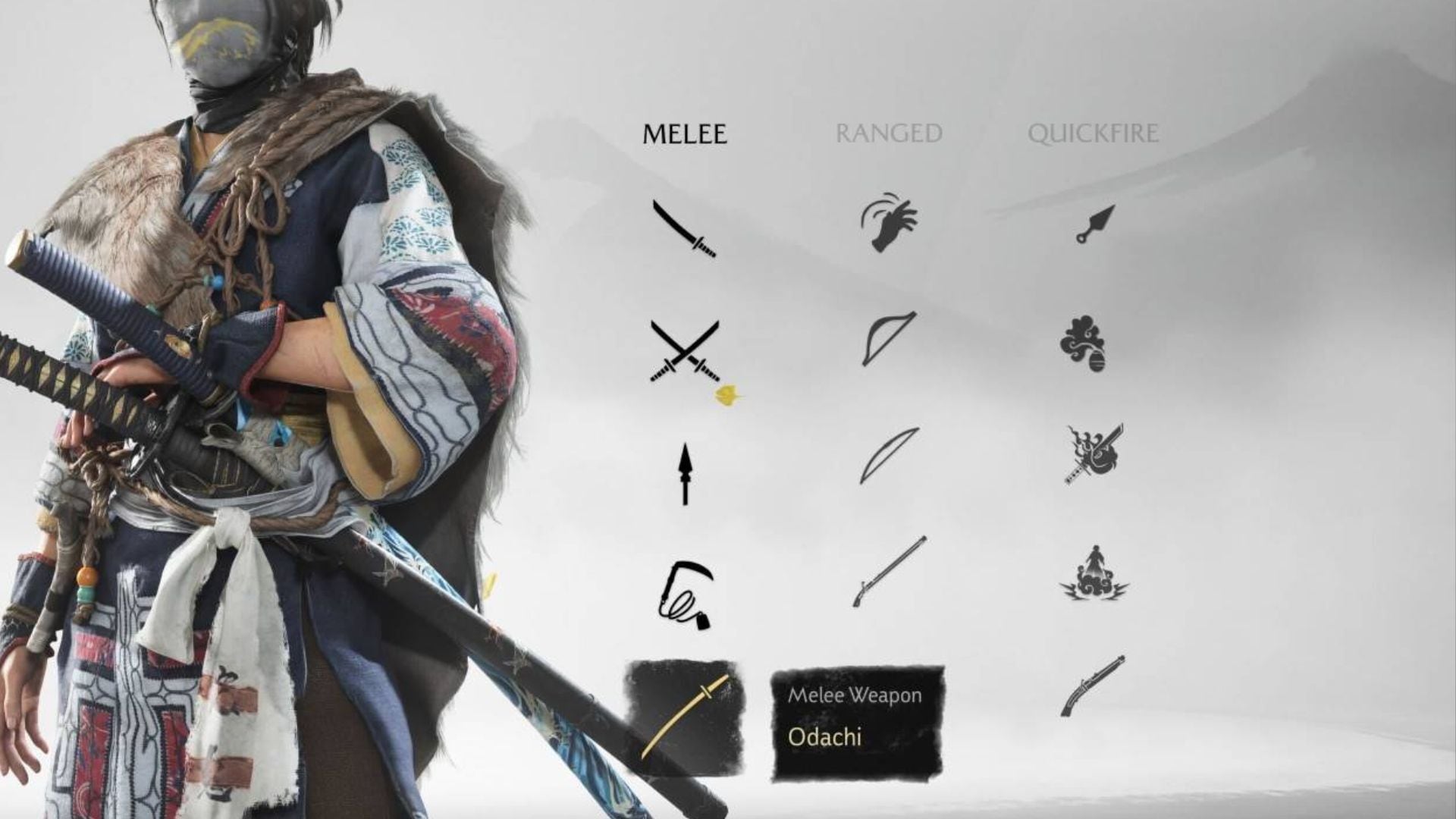Open the Ranged weapons column header

[x=888, y=134]
